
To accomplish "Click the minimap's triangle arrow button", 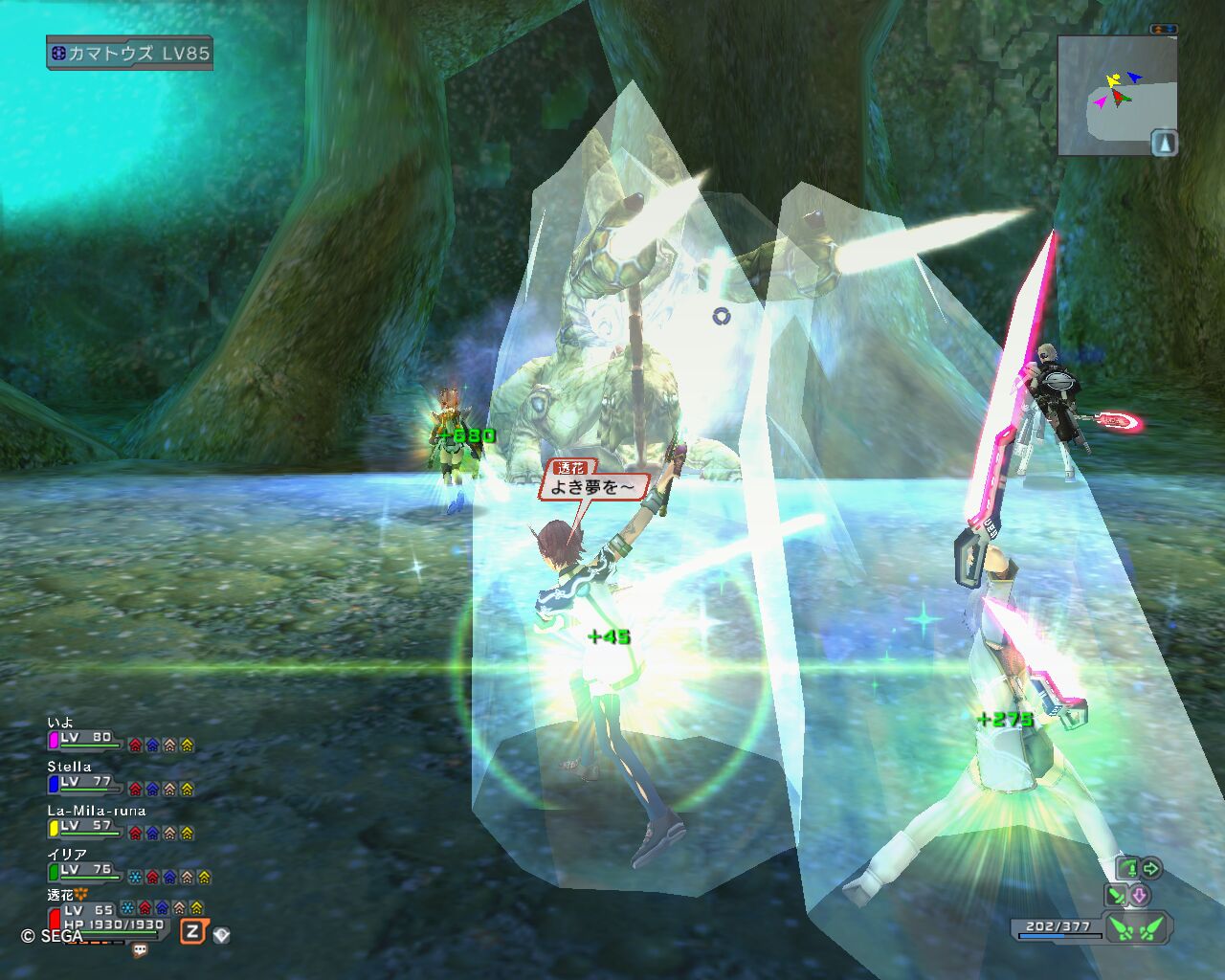I will (1164, 143).
